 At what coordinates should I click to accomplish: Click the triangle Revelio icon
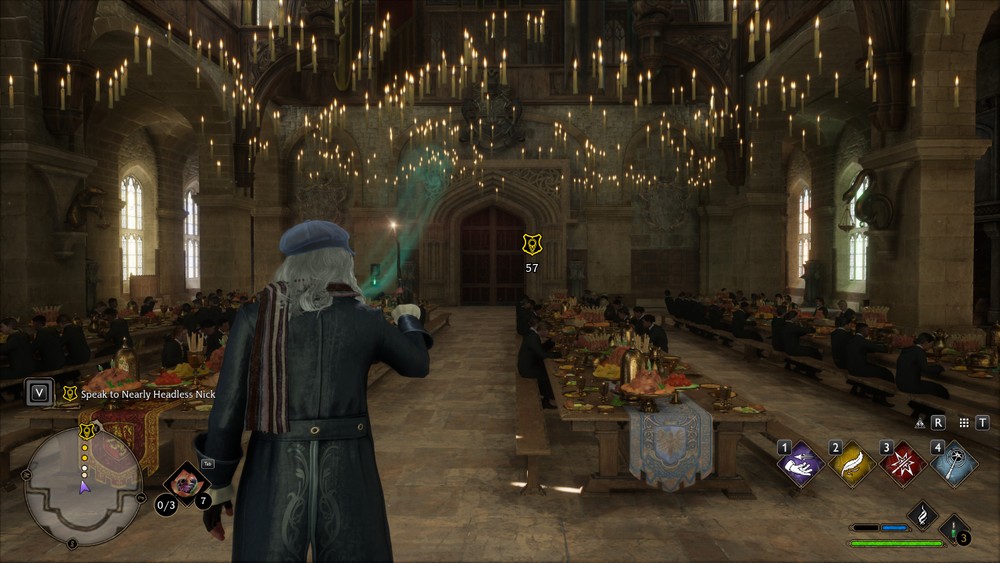coord(920,423)
